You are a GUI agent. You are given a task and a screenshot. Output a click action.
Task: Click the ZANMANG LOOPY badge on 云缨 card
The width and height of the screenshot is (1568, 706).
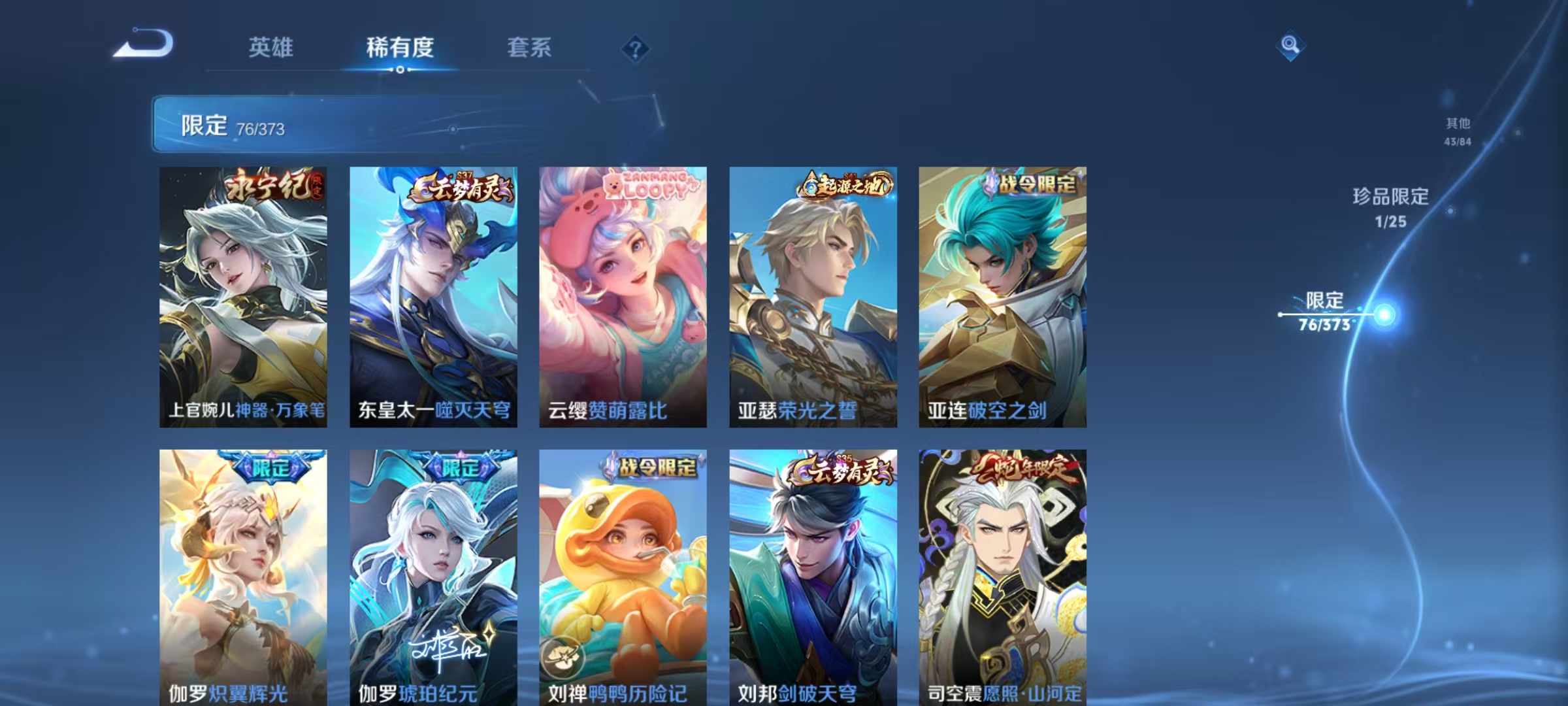[x=650, y=188]
